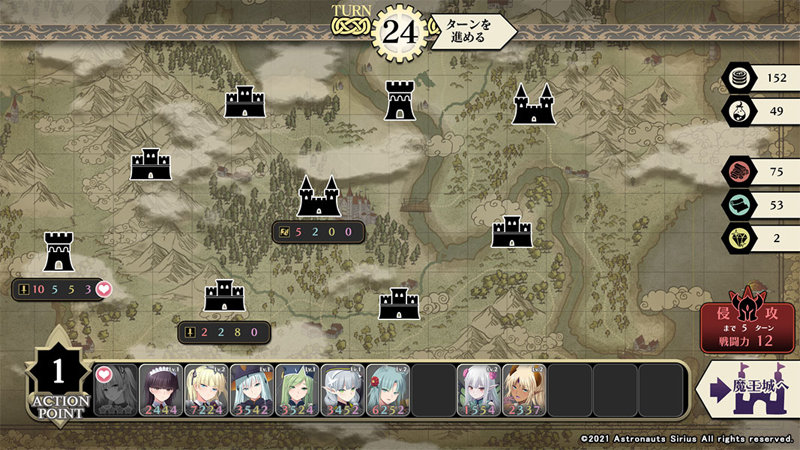
Task: Select the tower marker with stats 10 5 5 3
Action: (58, 251)
